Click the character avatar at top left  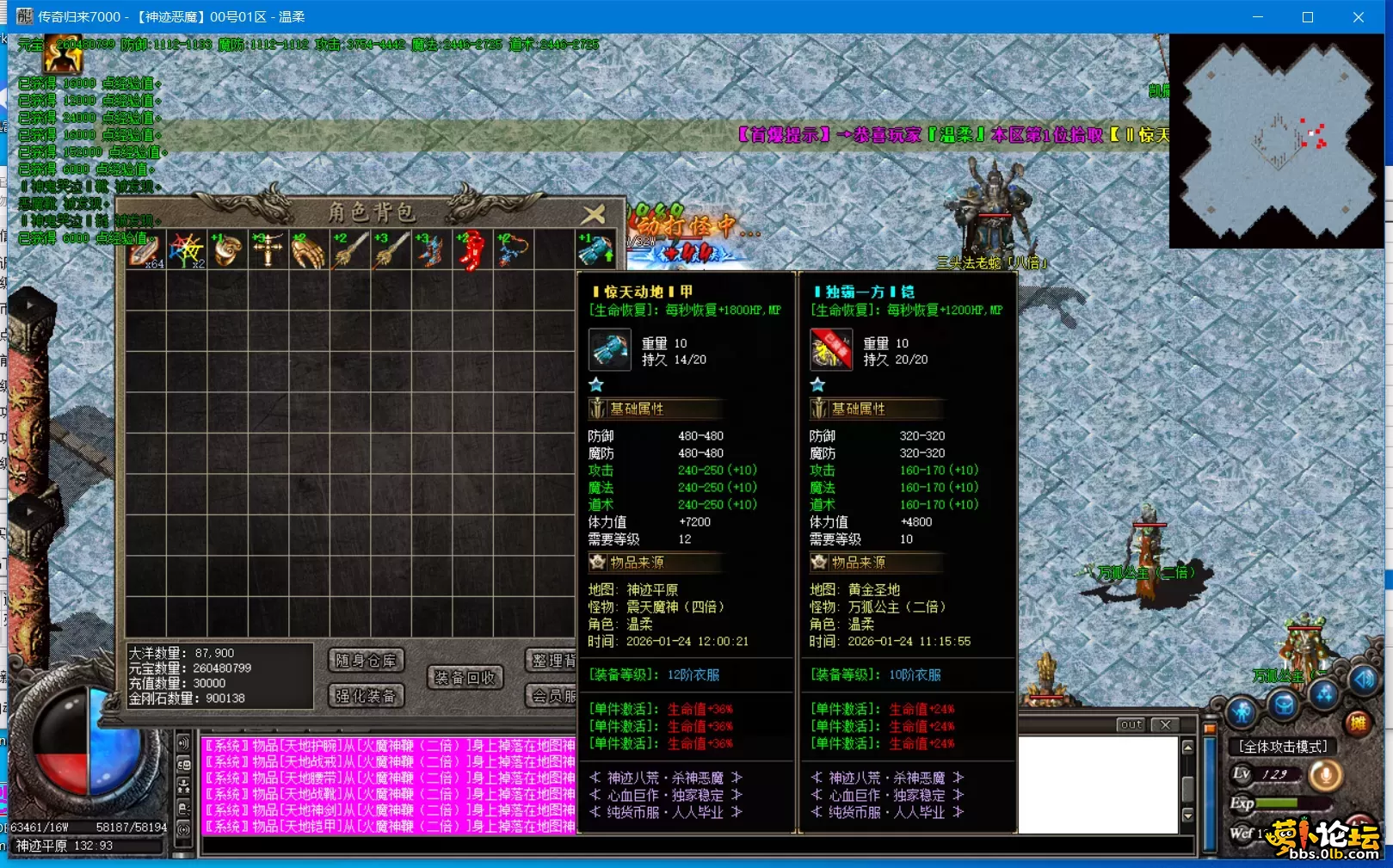click(x=65, y=53)
